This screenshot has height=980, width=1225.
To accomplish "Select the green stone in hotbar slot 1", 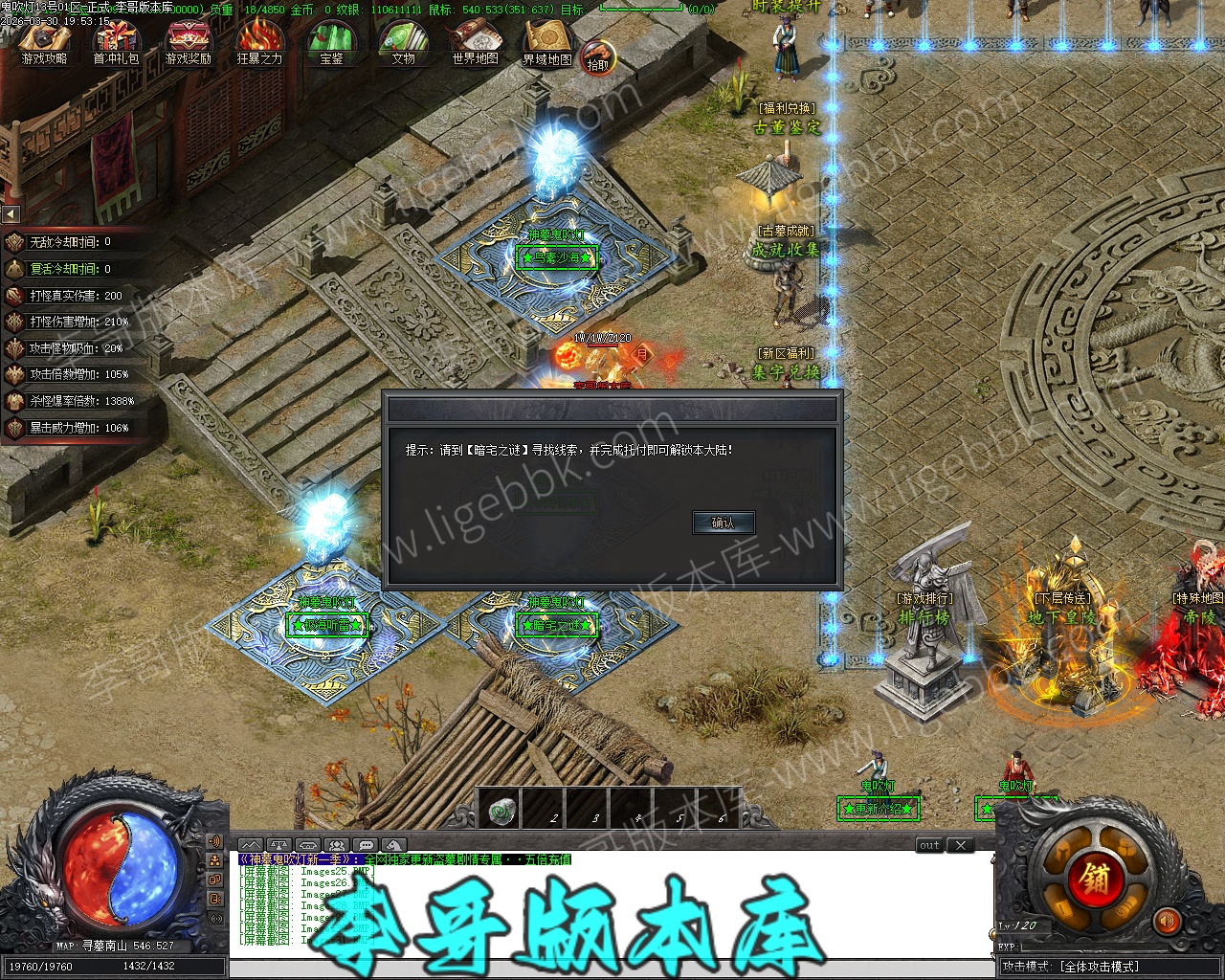I will point(499,810).
